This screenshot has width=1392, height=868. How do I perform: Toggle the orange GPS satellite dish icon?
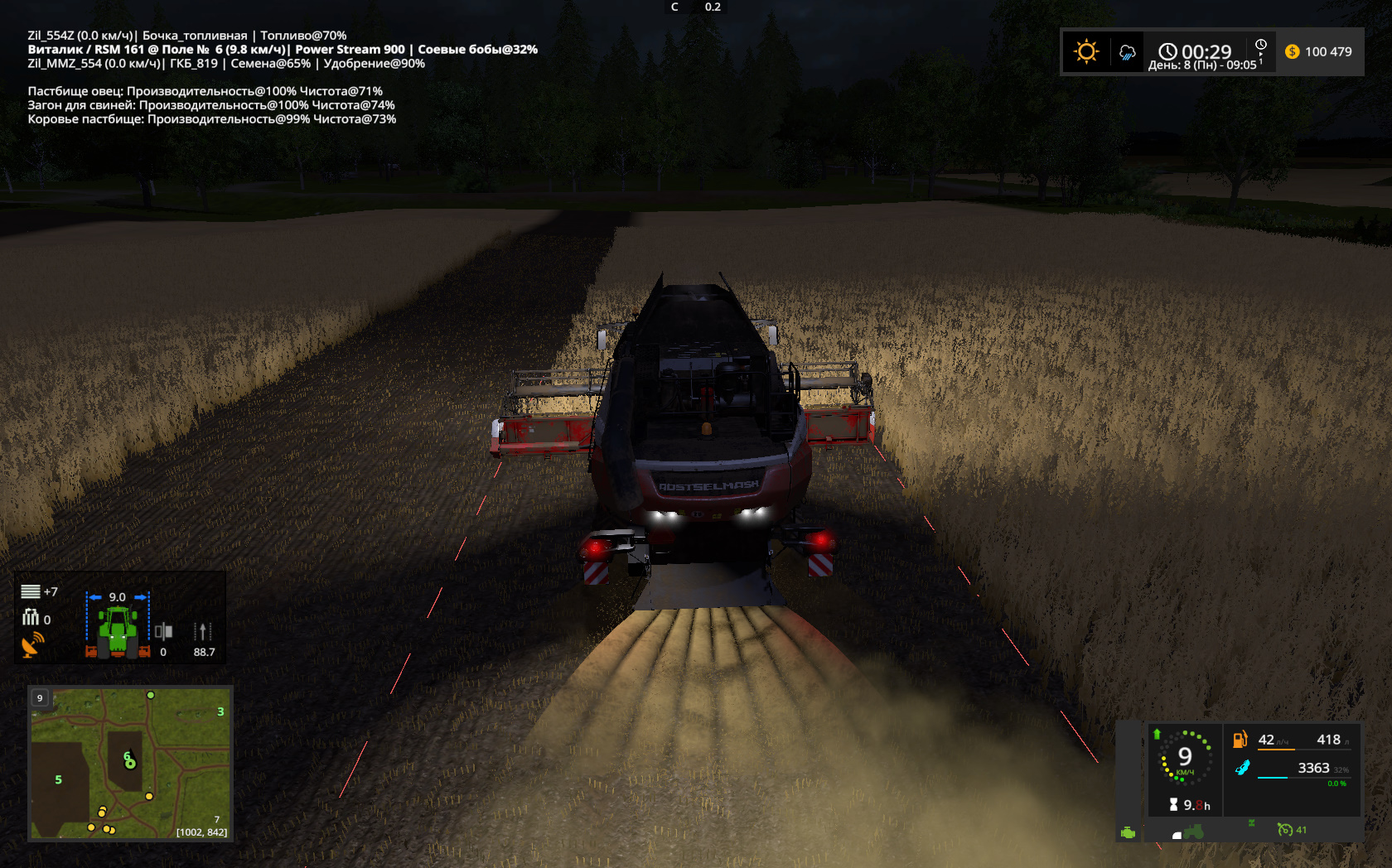[32, 644]
